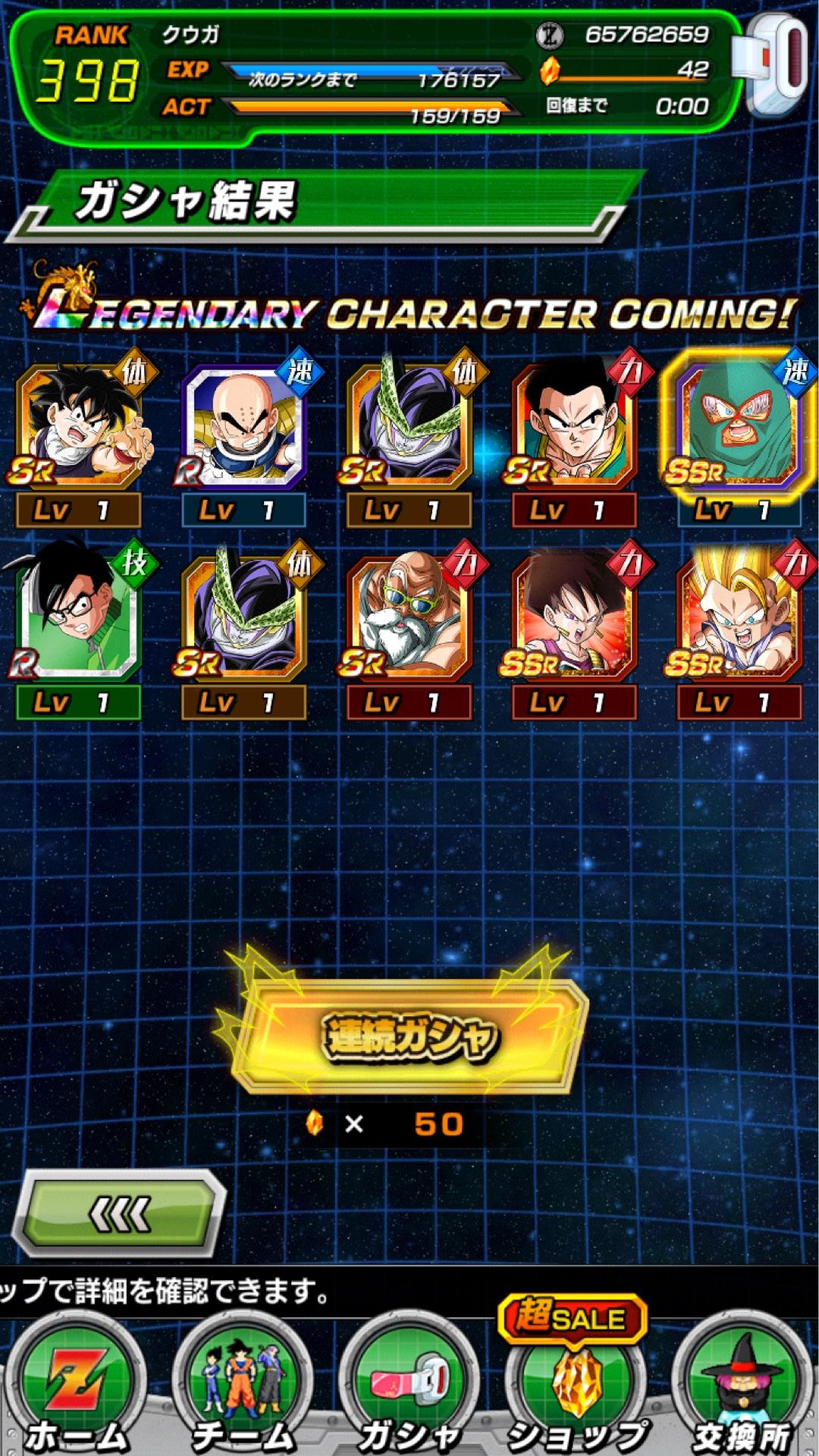The image size is (819, 1456).
Task: View the SSR blond Super Saiyan kid card
Action: pos(739,618)
